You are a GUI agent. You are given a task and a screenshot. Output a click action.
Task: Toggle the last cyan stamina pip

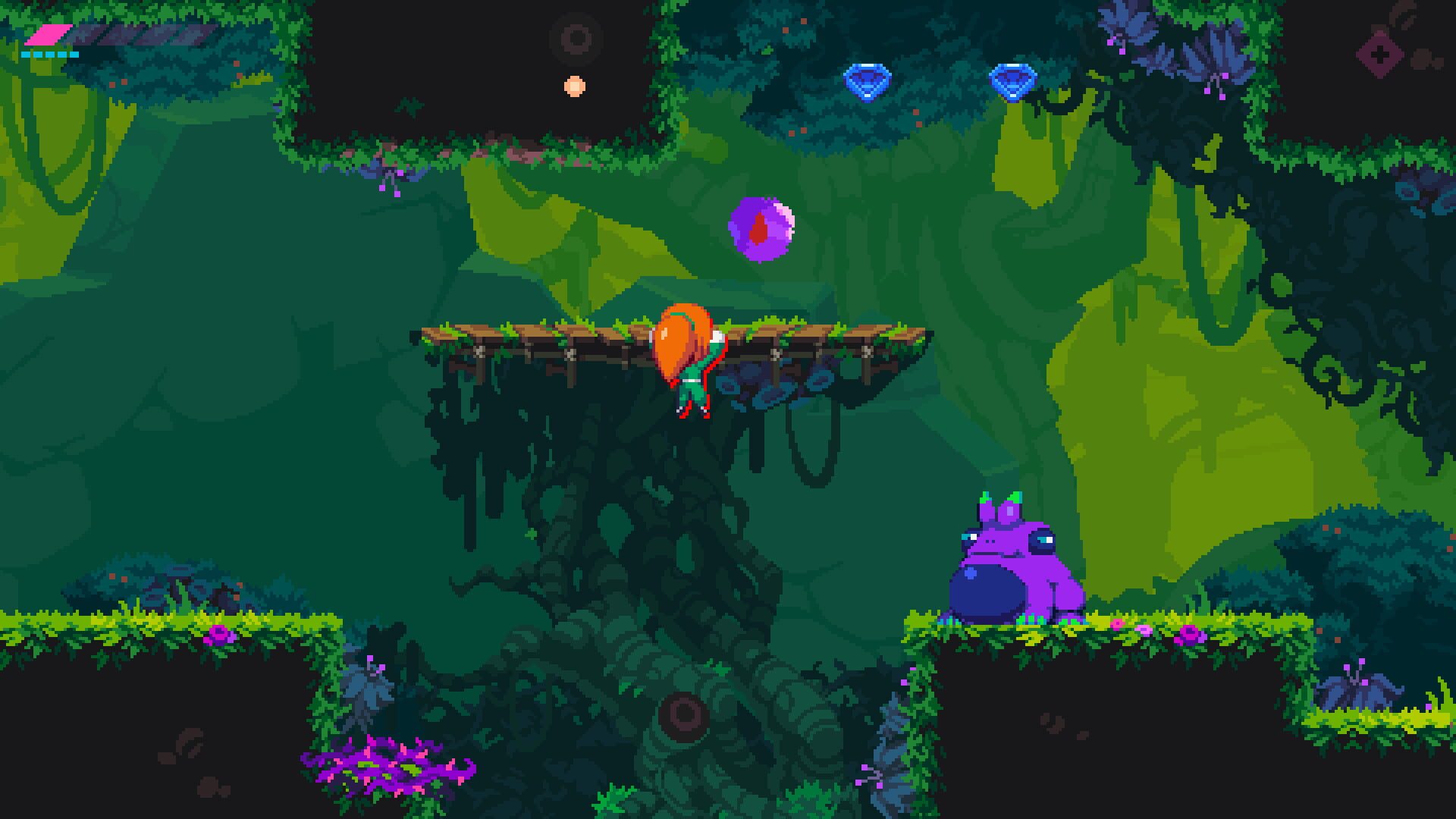point(75,55)
